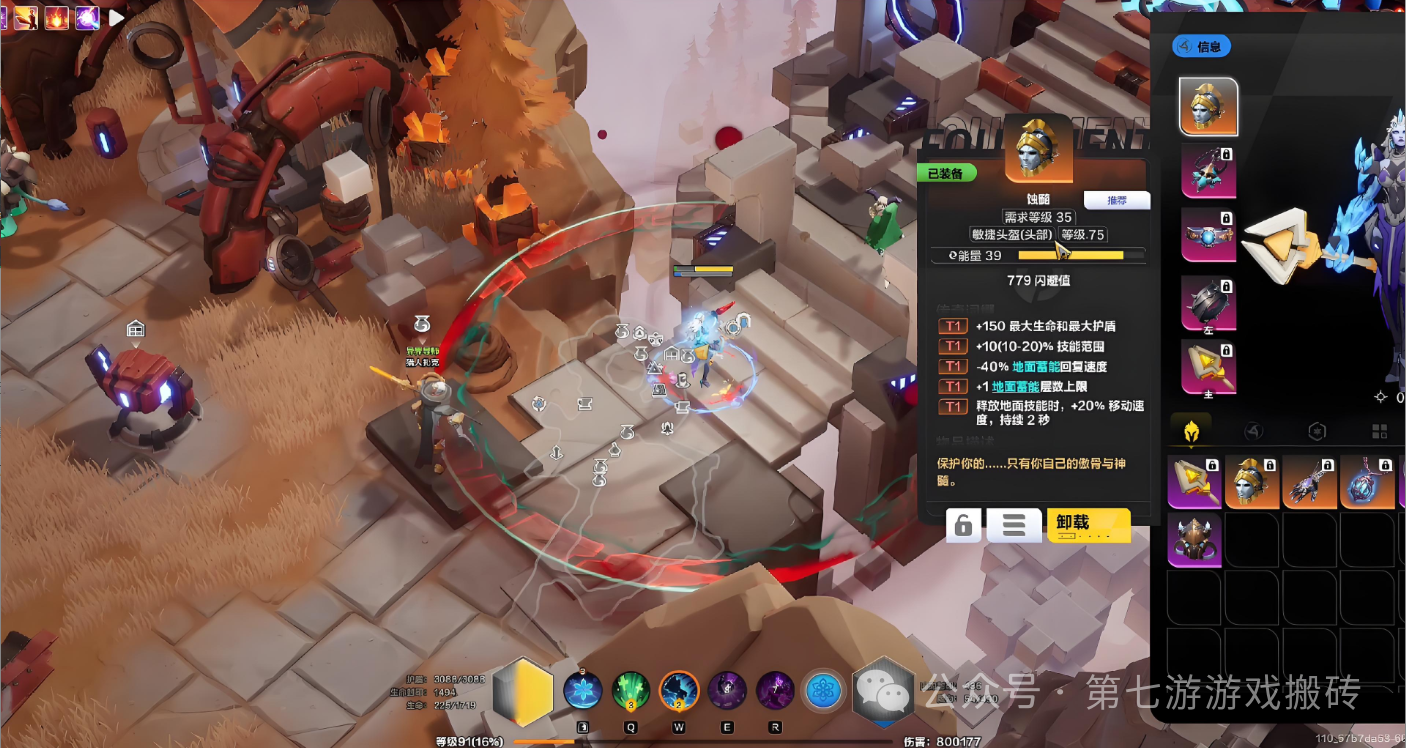Expand buff list with the white arrow
Viewport: 1406px width, 748px height.
coord(117,17)
